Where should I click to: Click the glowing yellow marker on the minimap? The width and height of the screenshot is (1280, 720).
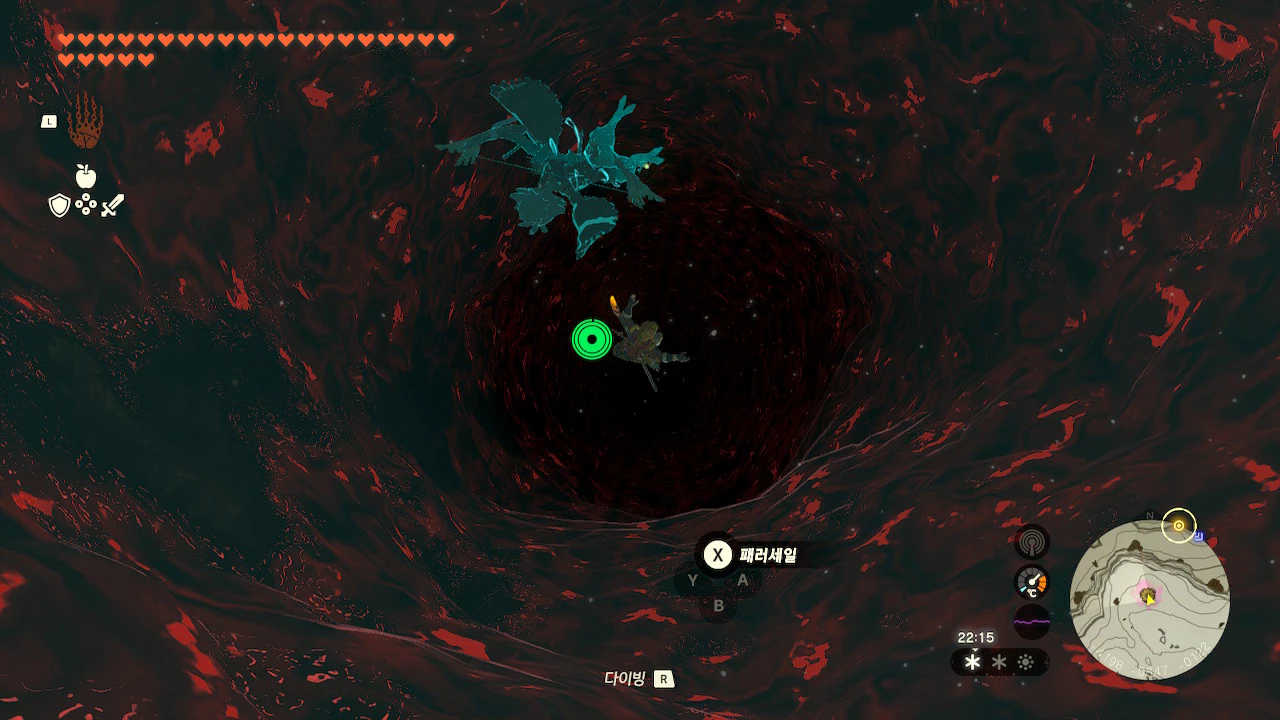click(x=1179, y=526)
